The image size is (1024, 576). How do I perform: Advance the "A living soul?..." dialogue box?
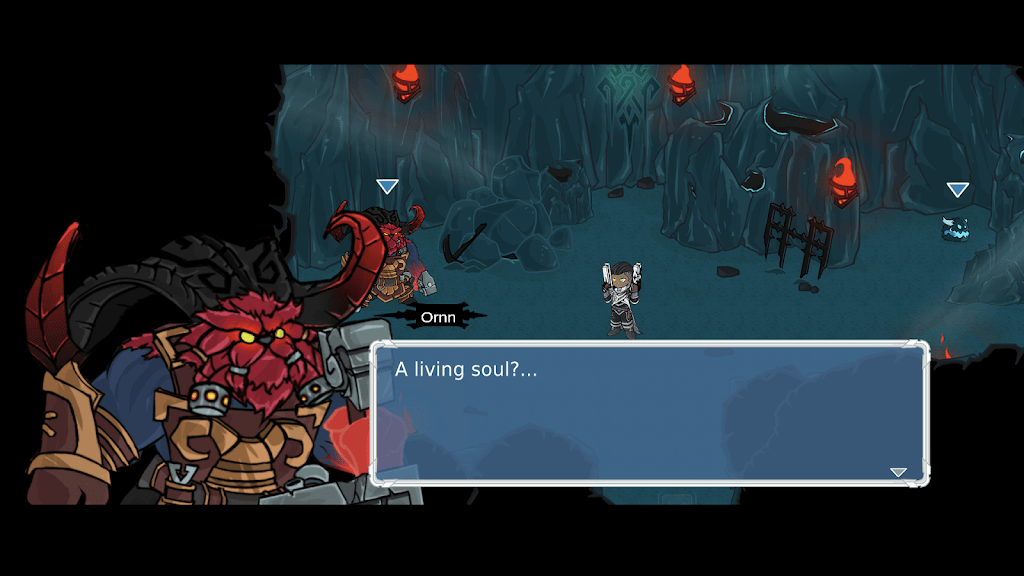(650, 414)
